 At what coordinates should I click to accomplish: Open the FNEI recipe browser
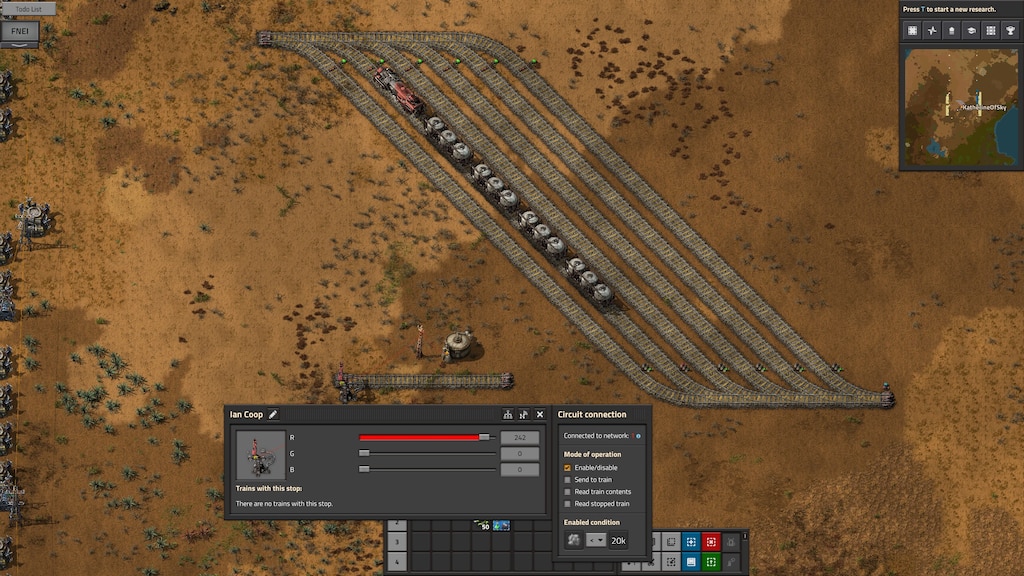click(20, 31)
